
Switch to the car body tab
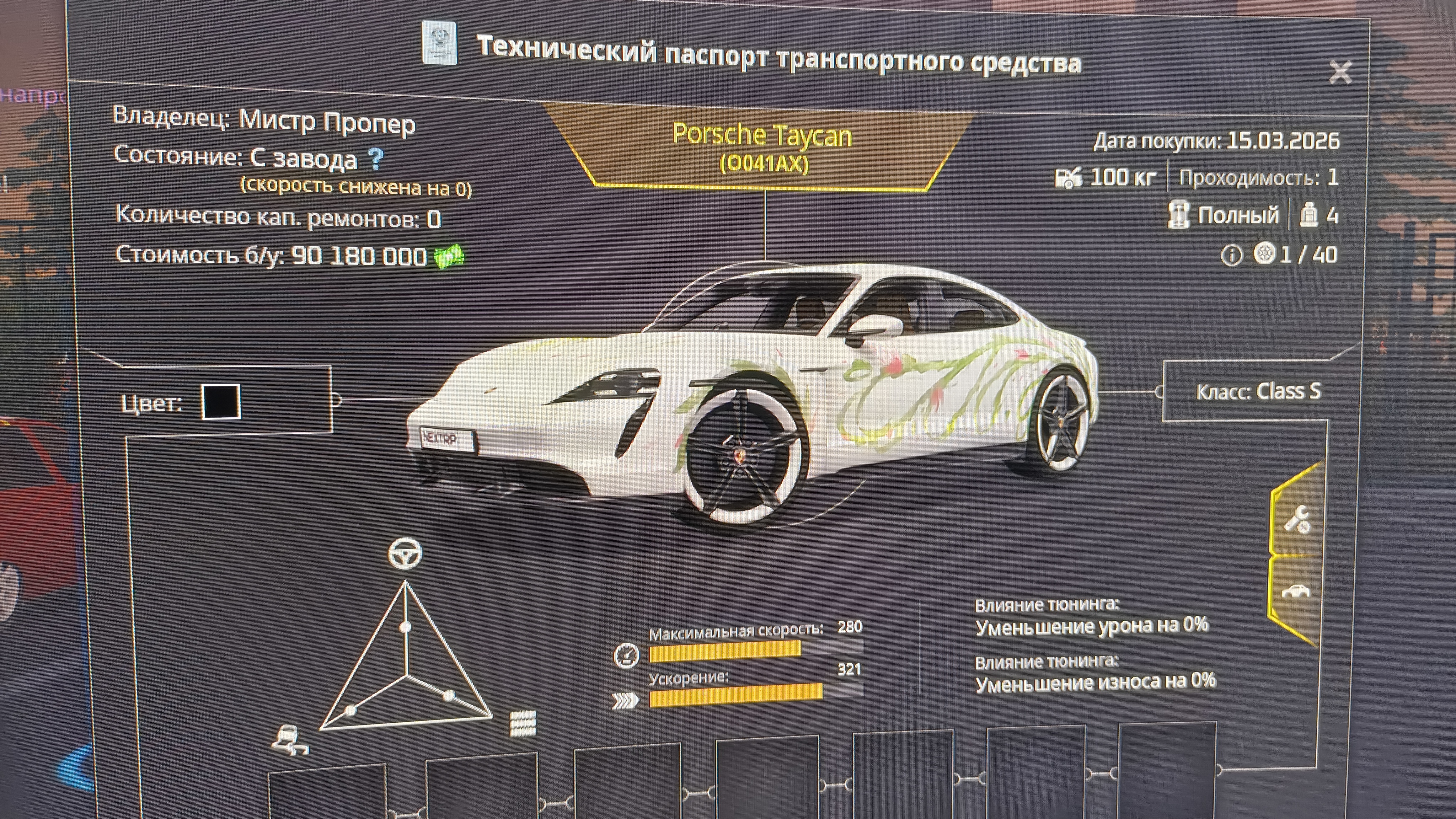[1295, 592]
